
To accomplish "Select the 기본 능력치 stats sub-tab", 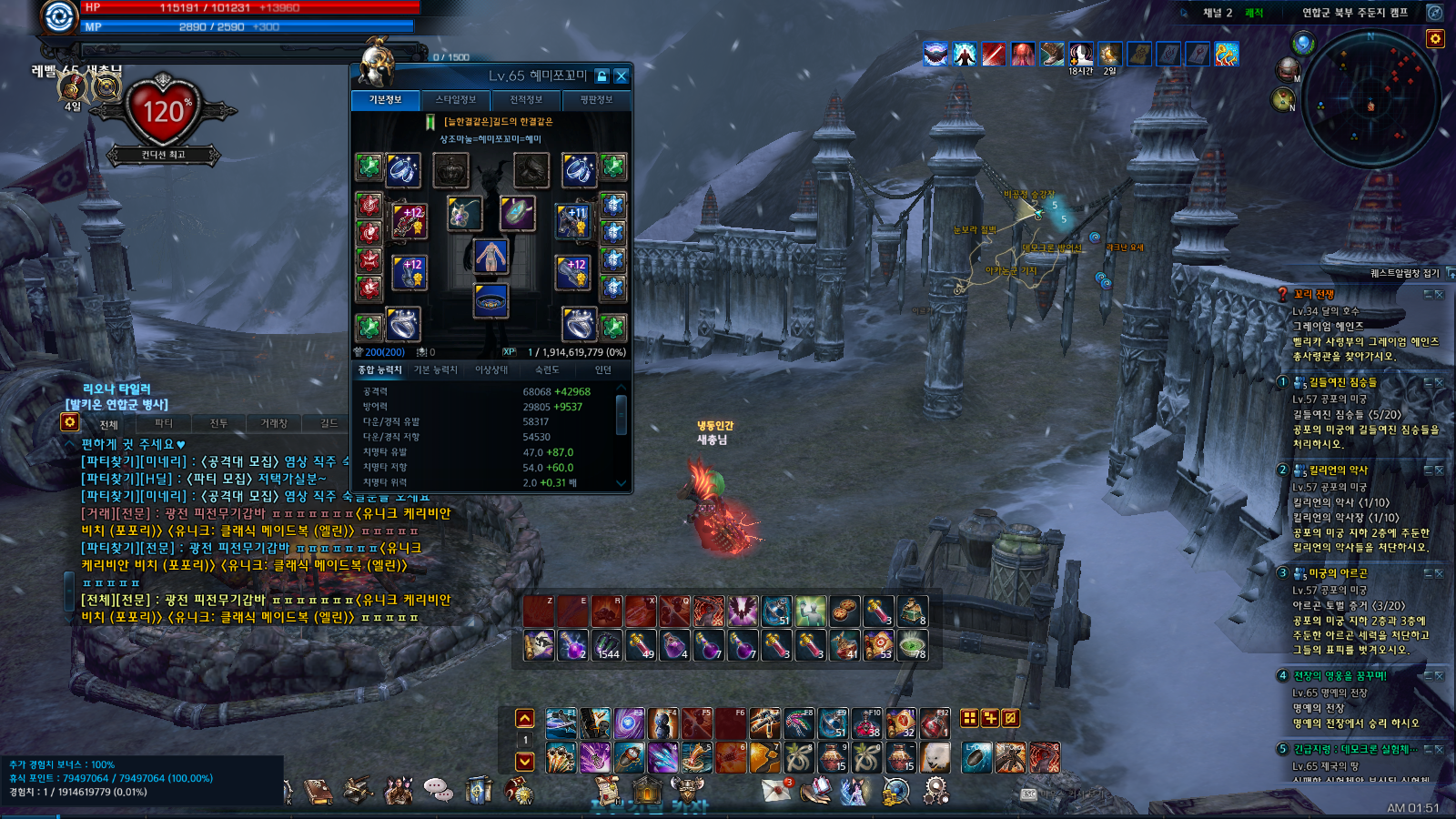I will 436,370.
